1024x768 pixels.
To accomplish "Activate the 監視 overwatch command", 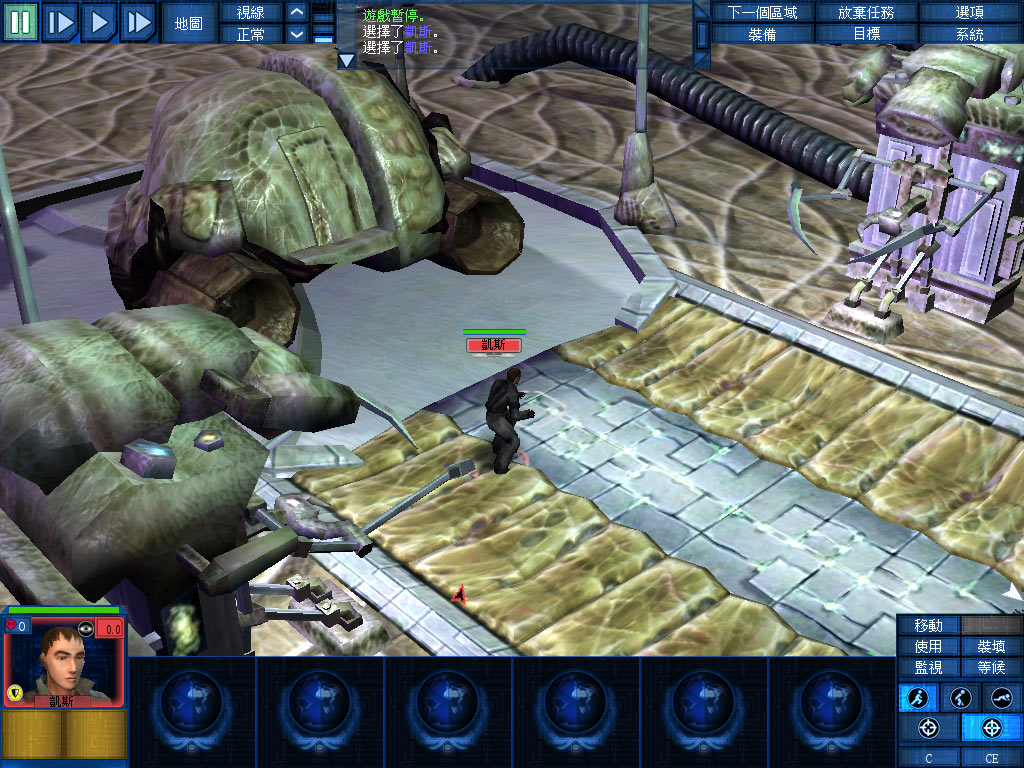I will (x=928, y=667).
